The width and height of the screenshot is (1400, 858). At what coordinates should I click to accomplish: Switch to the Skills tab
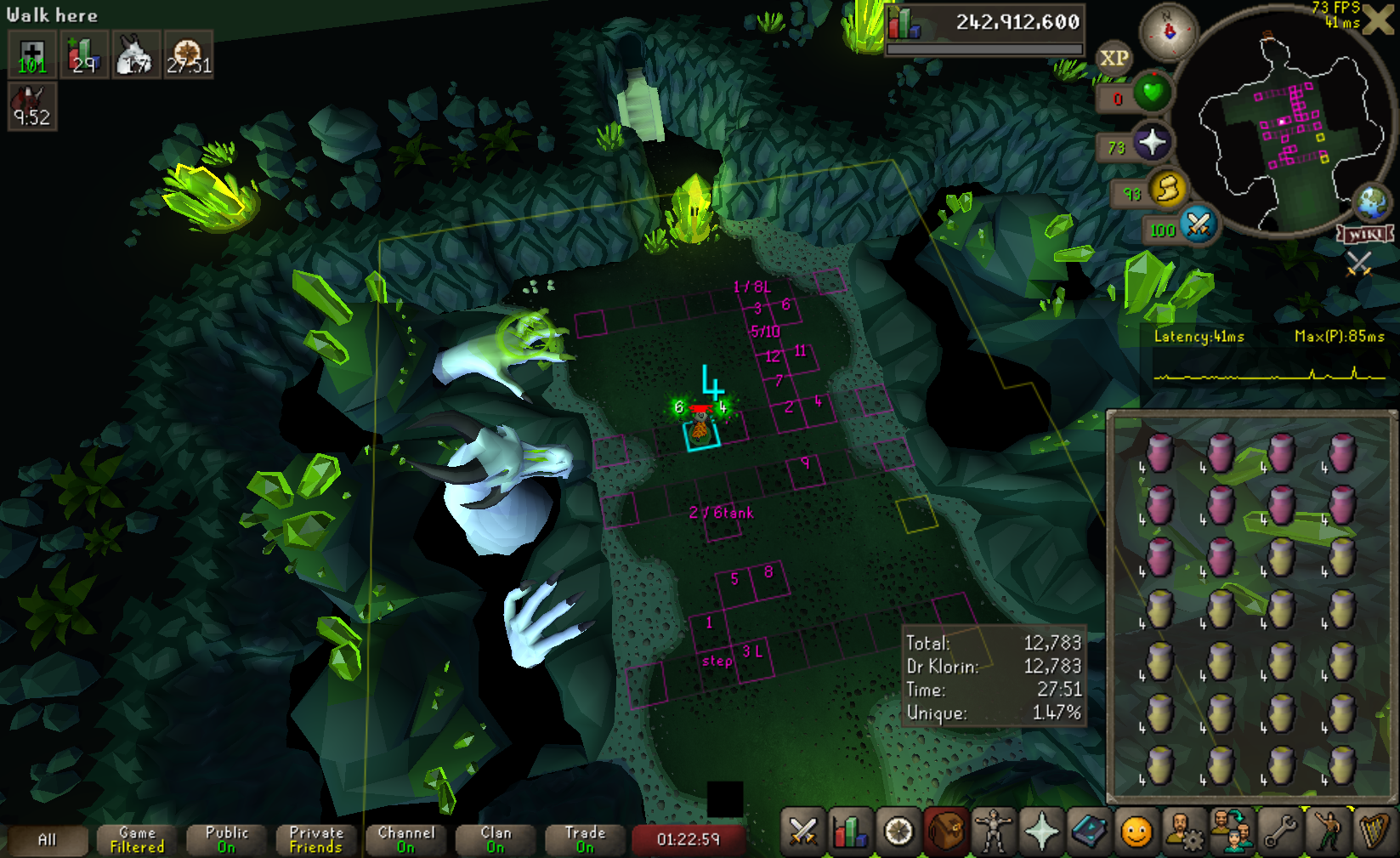(x=850, y=831)
